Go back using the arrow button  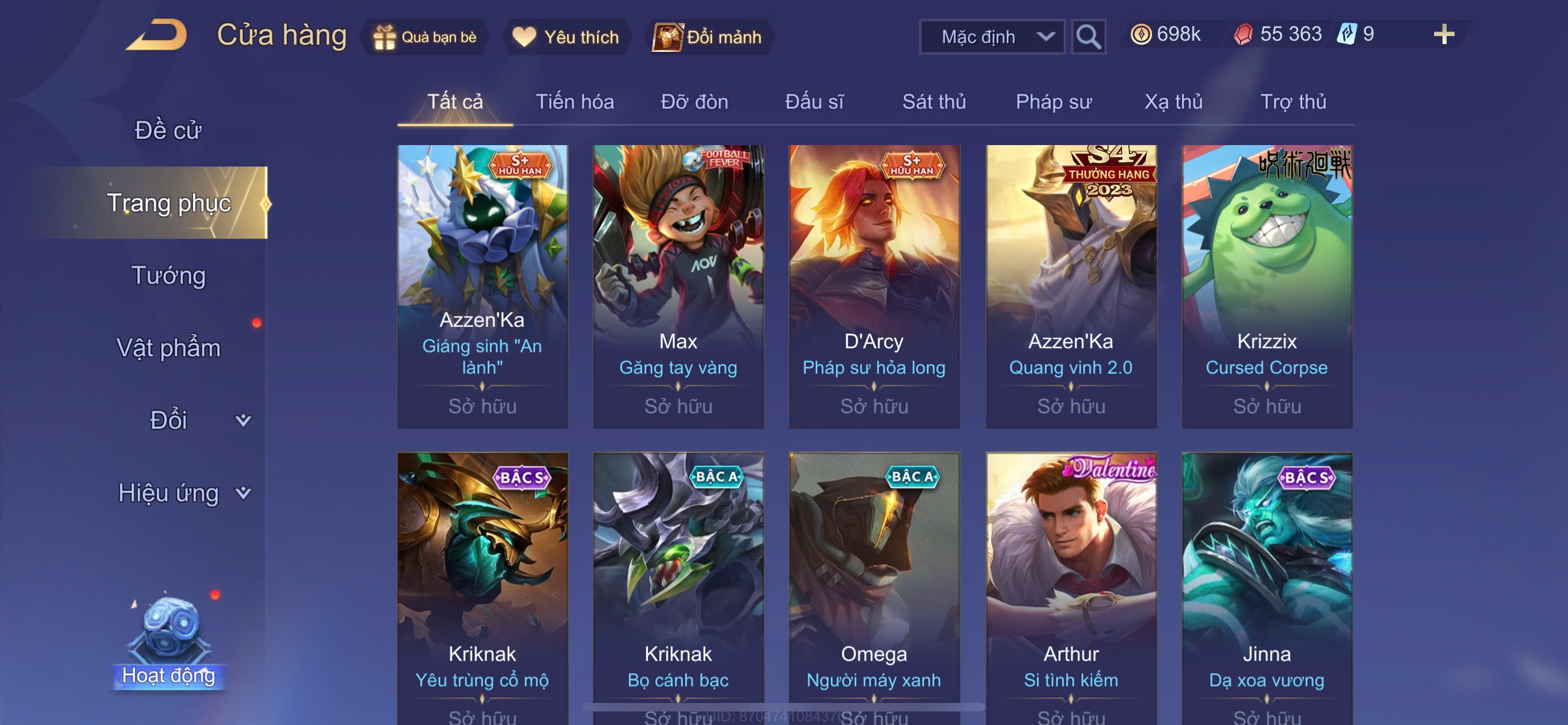pos(156,36)
